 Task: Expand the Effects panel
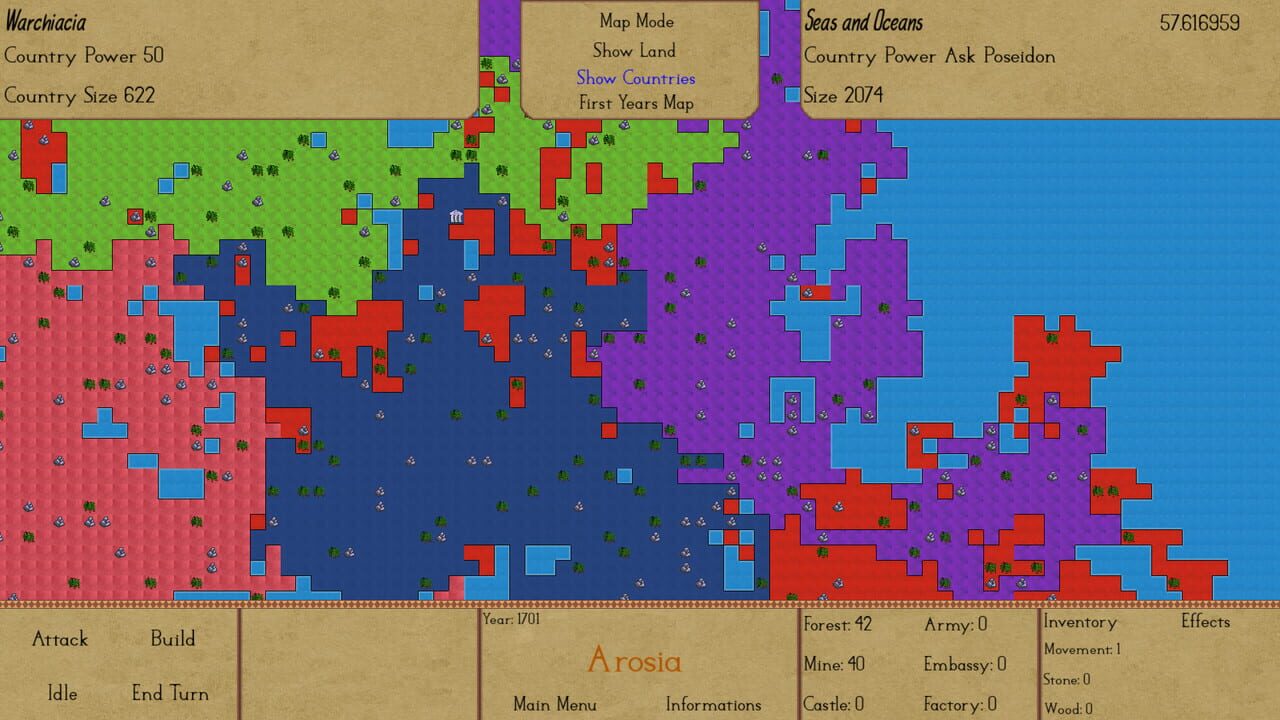(x=1205, y=621)
